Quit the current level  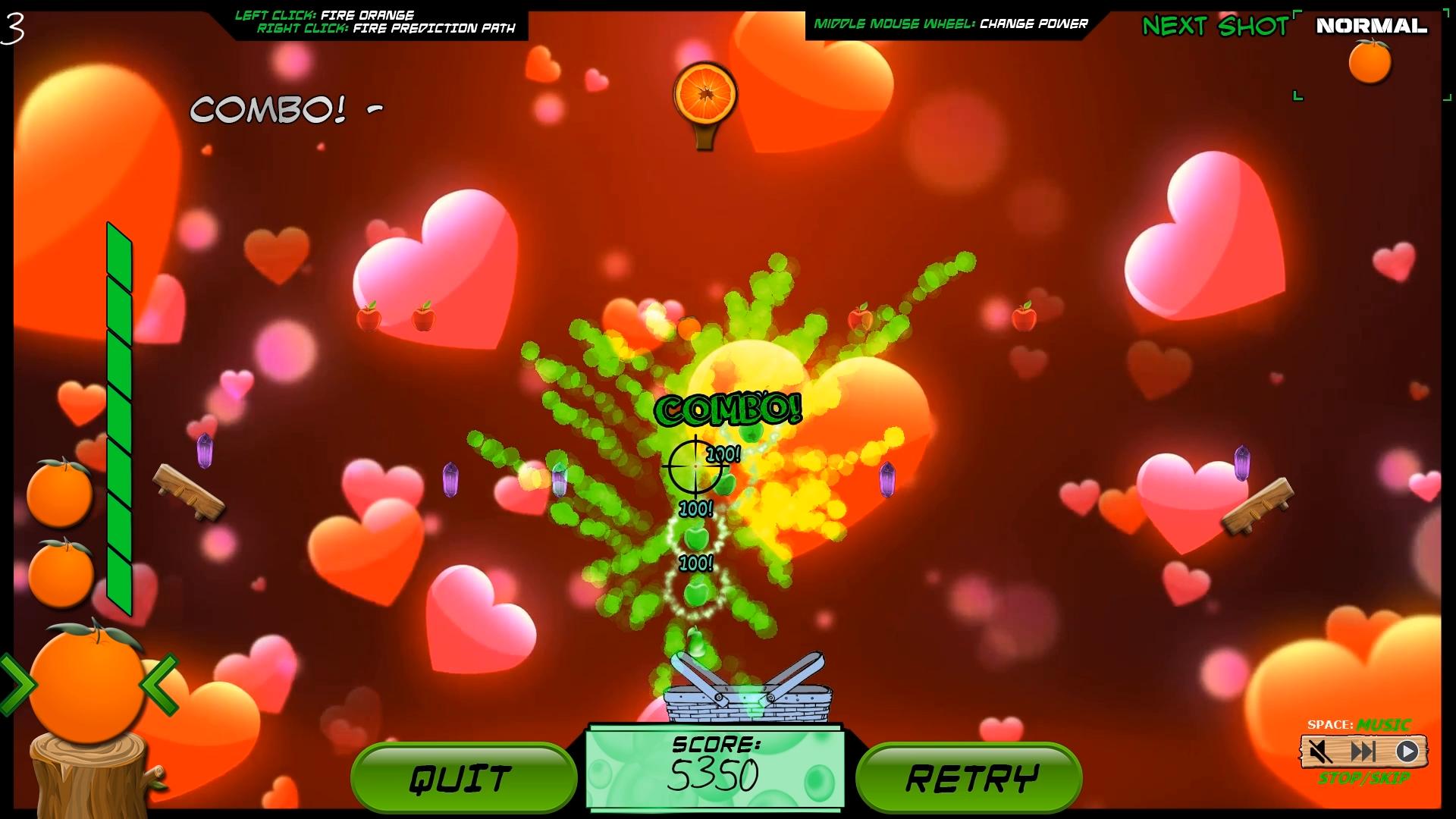click(463, 778)
